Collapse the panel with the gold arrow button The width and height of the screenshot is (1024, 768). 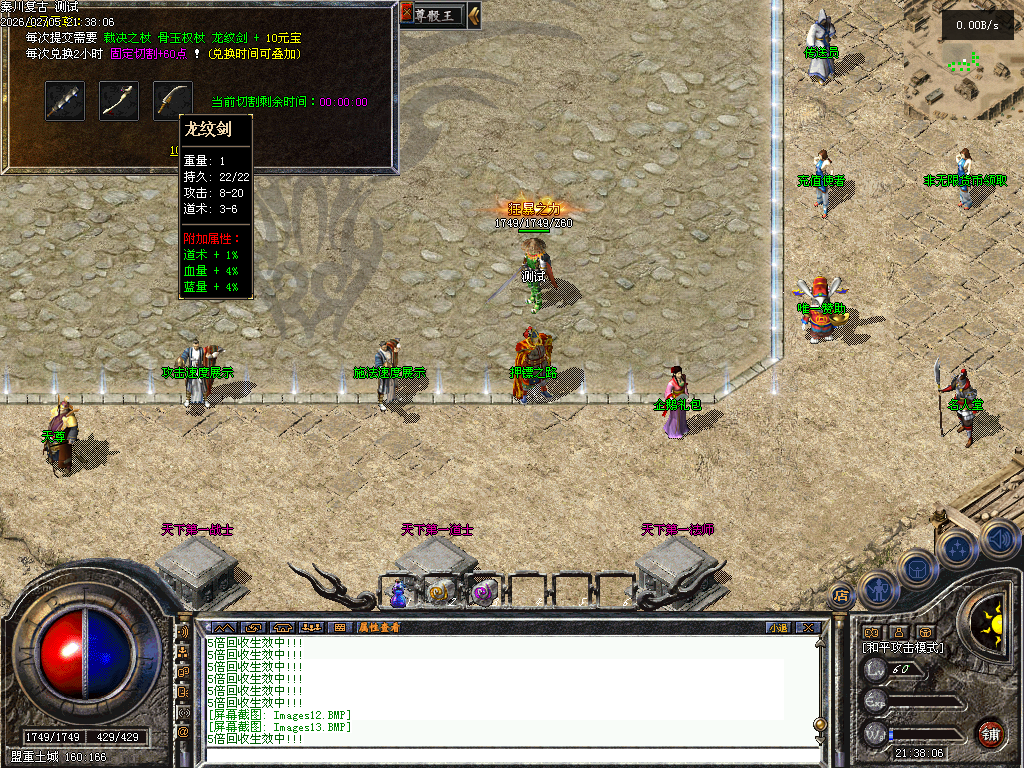[x=473, y=14]
